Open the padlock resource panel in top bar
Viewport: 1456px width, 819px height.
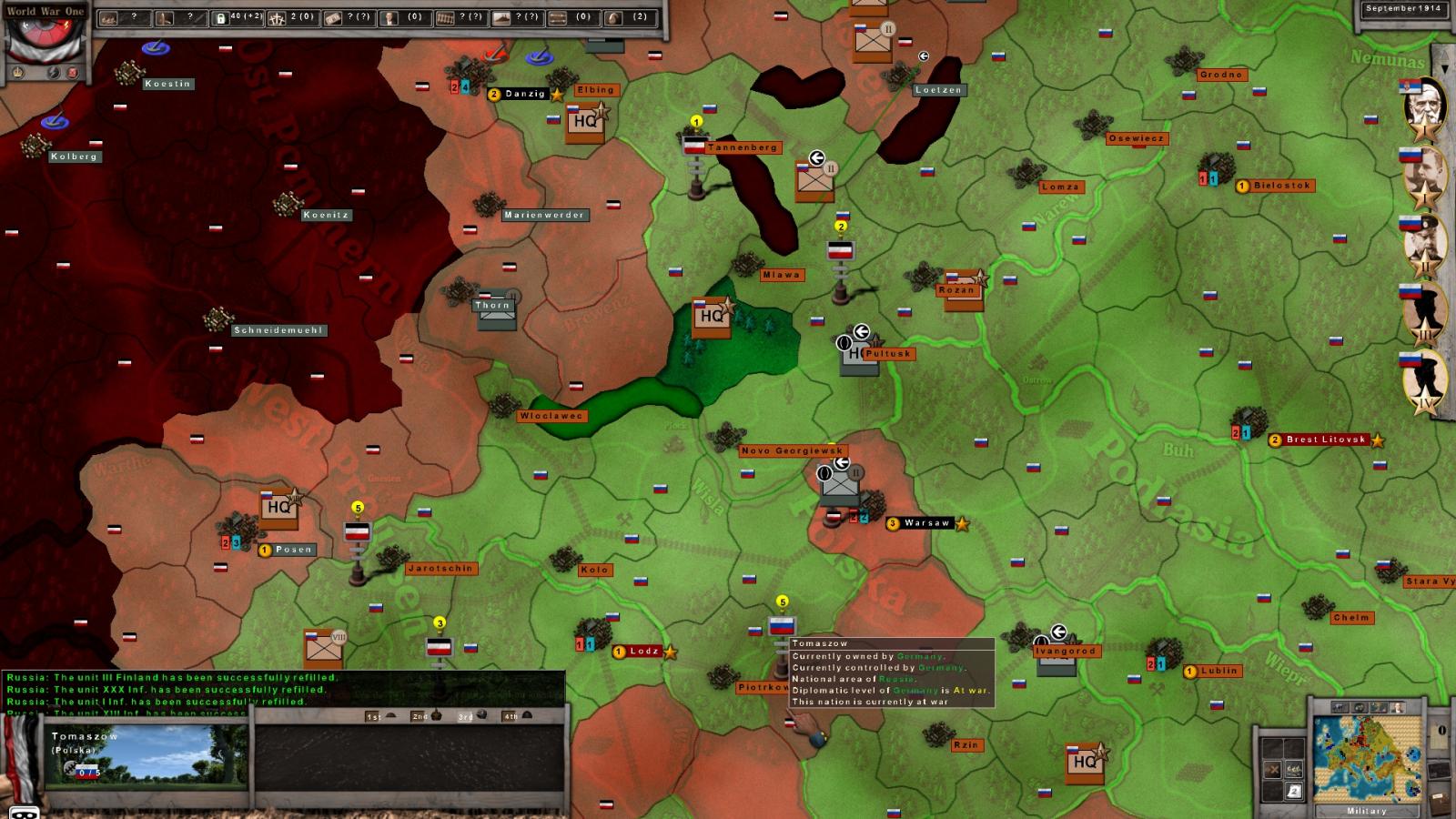[x=220, y=17]
